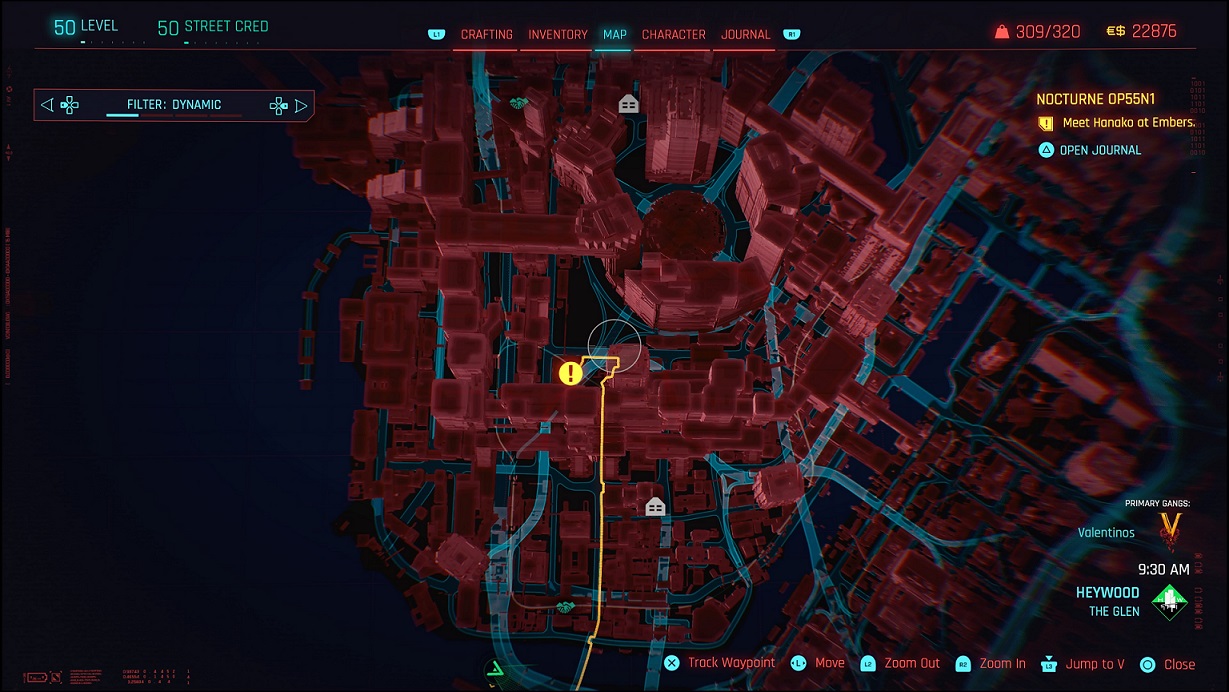
Task: Zoom out the map
Action: pyautogui.click(x=901, y=663)
